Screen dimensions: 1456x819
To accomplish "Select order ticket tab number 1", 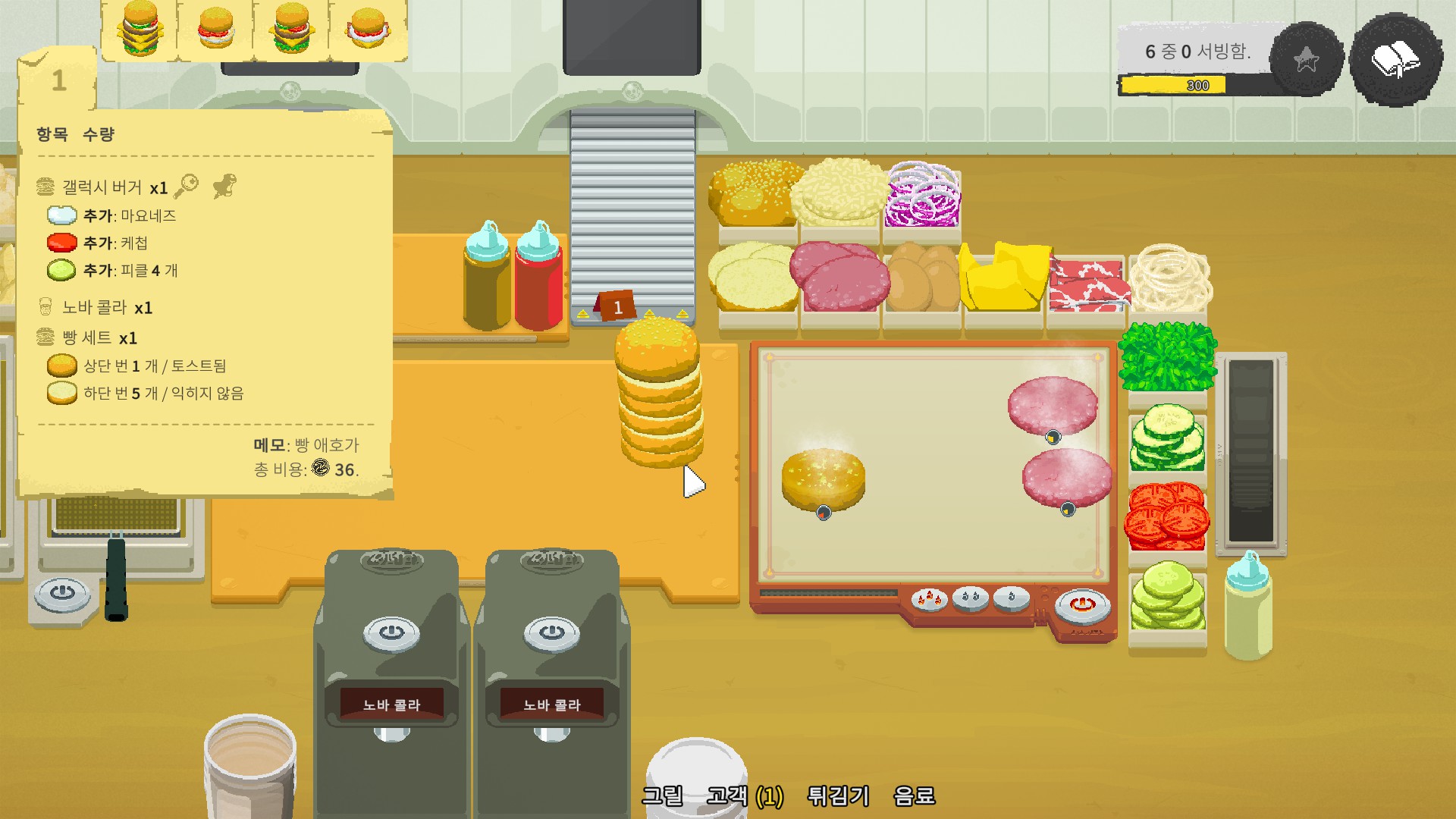I will [58, 80].
